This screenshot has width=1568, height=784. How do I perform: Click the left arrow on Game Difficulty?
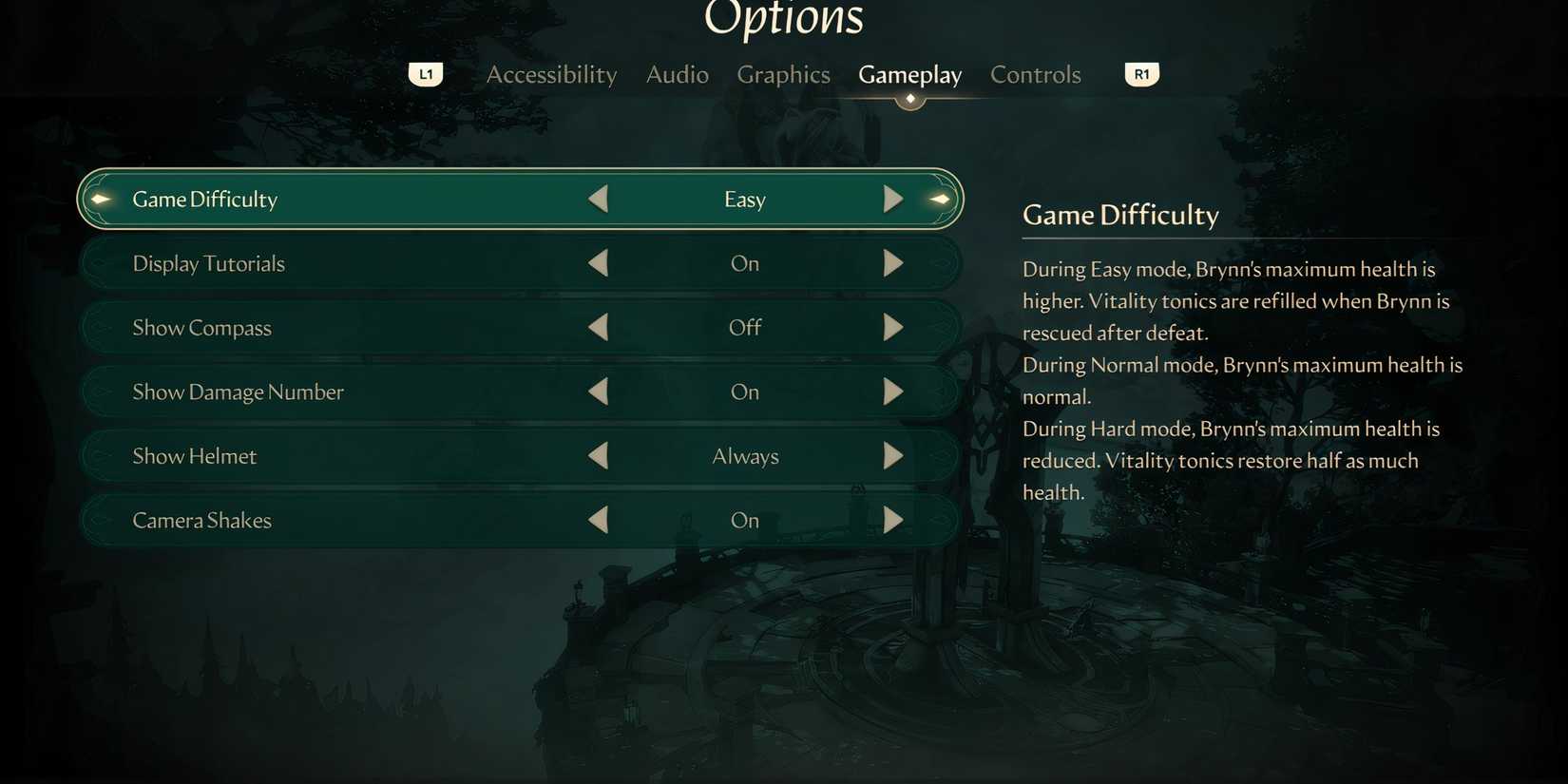tap(599, 199)
